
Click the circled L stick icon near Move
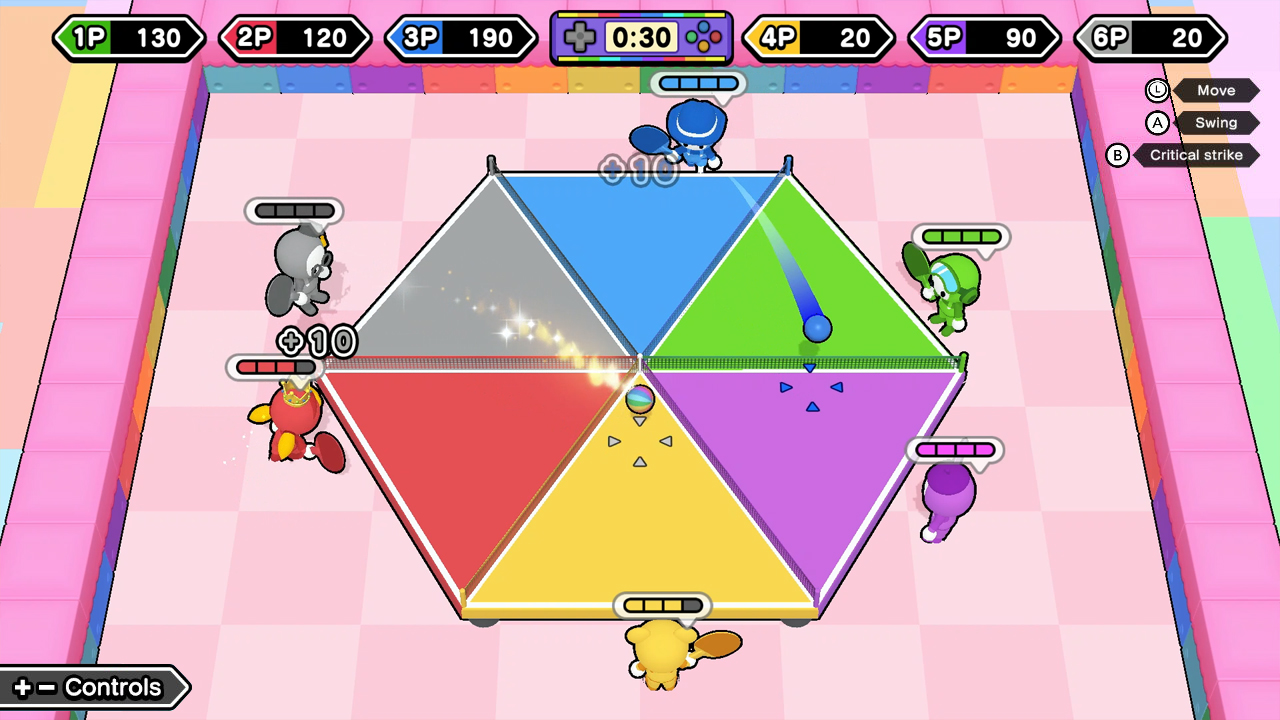(1156, 90)
